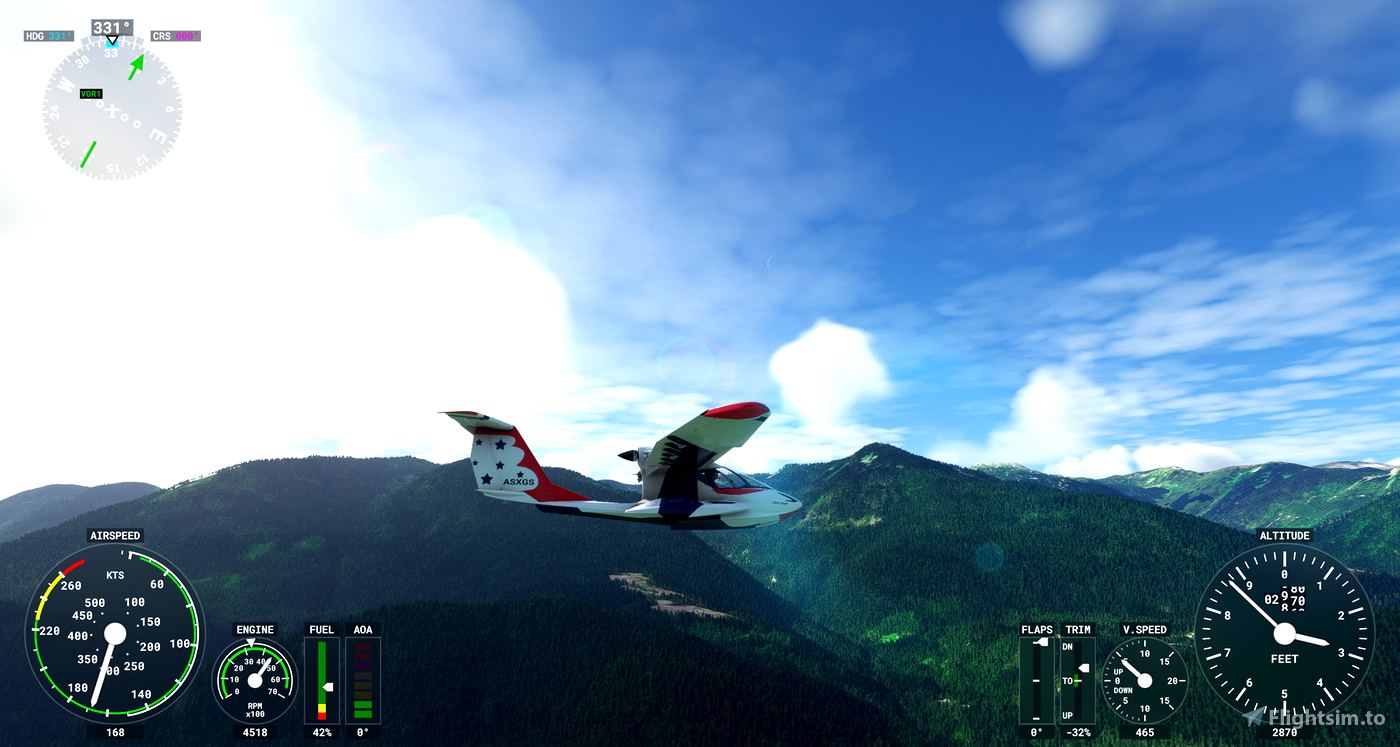This screenshot has width=1400, height=747.
Task: Click the AOA angle-of-attack indicator
Action: [362, 680]
